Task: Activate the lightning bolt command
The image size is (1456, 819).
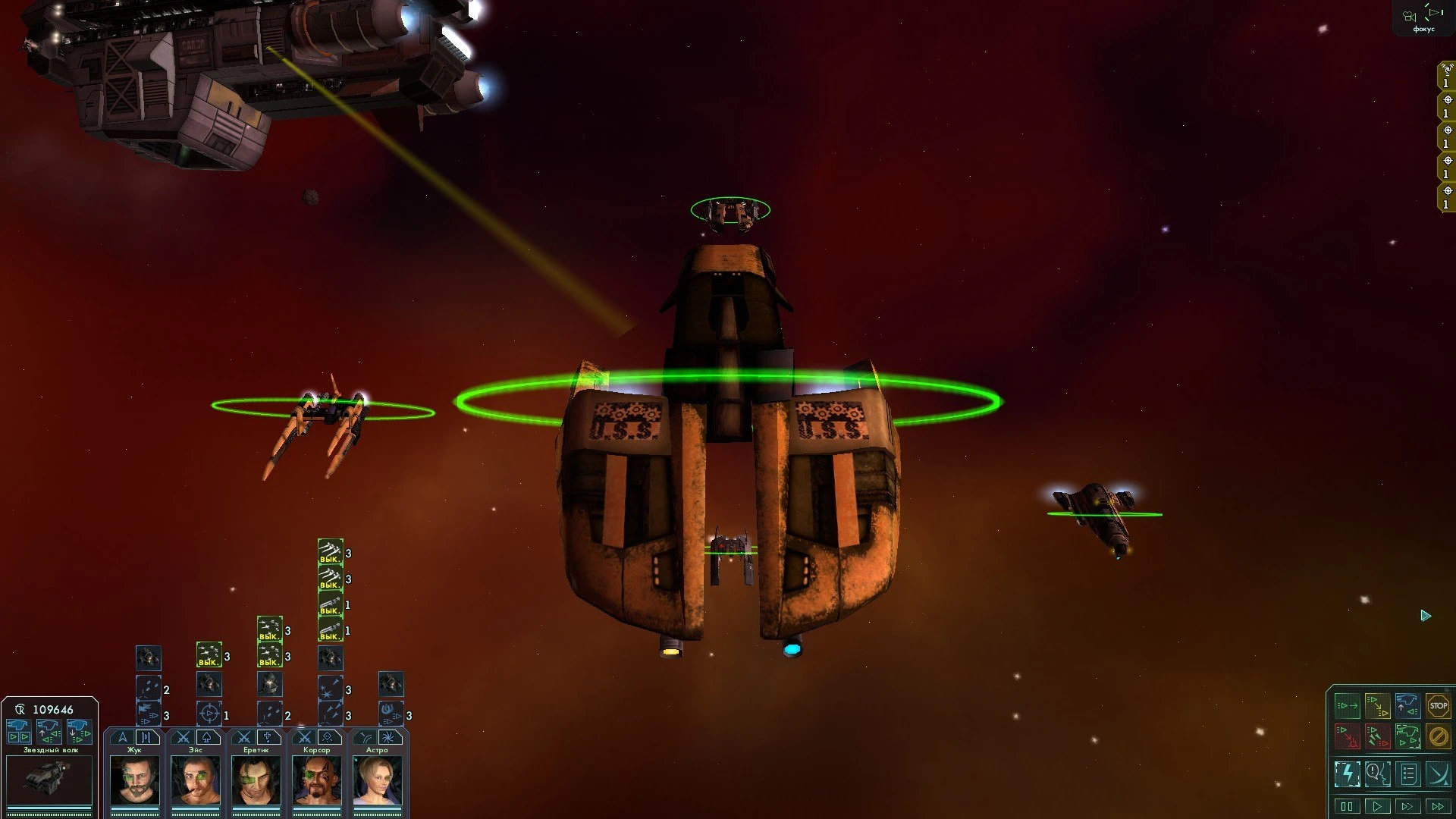Action: (1347, 774)
